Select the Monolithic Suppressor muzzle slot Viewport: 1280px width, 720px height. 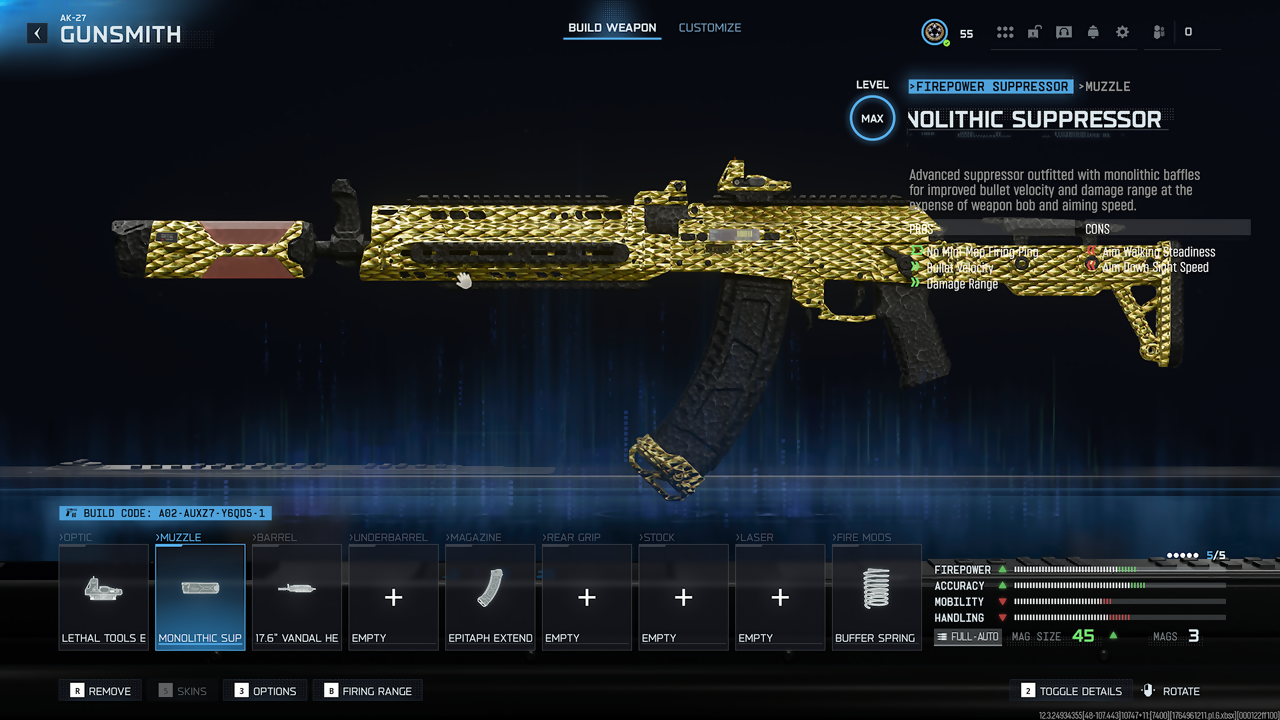point(200,597)
